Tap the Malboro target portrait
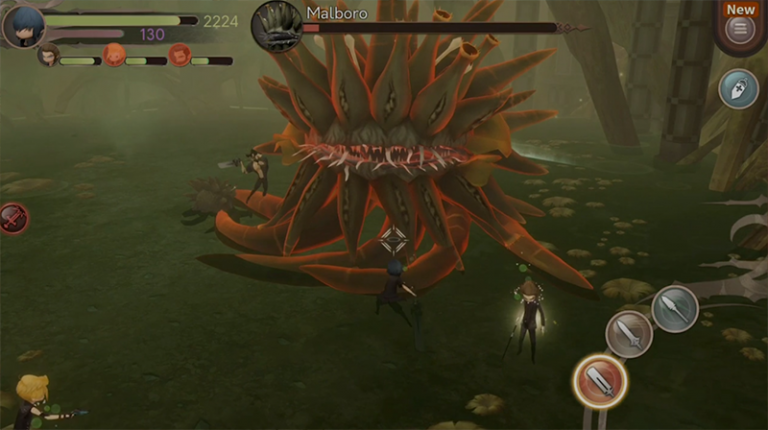Image resolution: width=768 pixels, height=430 pixels. 277,25
